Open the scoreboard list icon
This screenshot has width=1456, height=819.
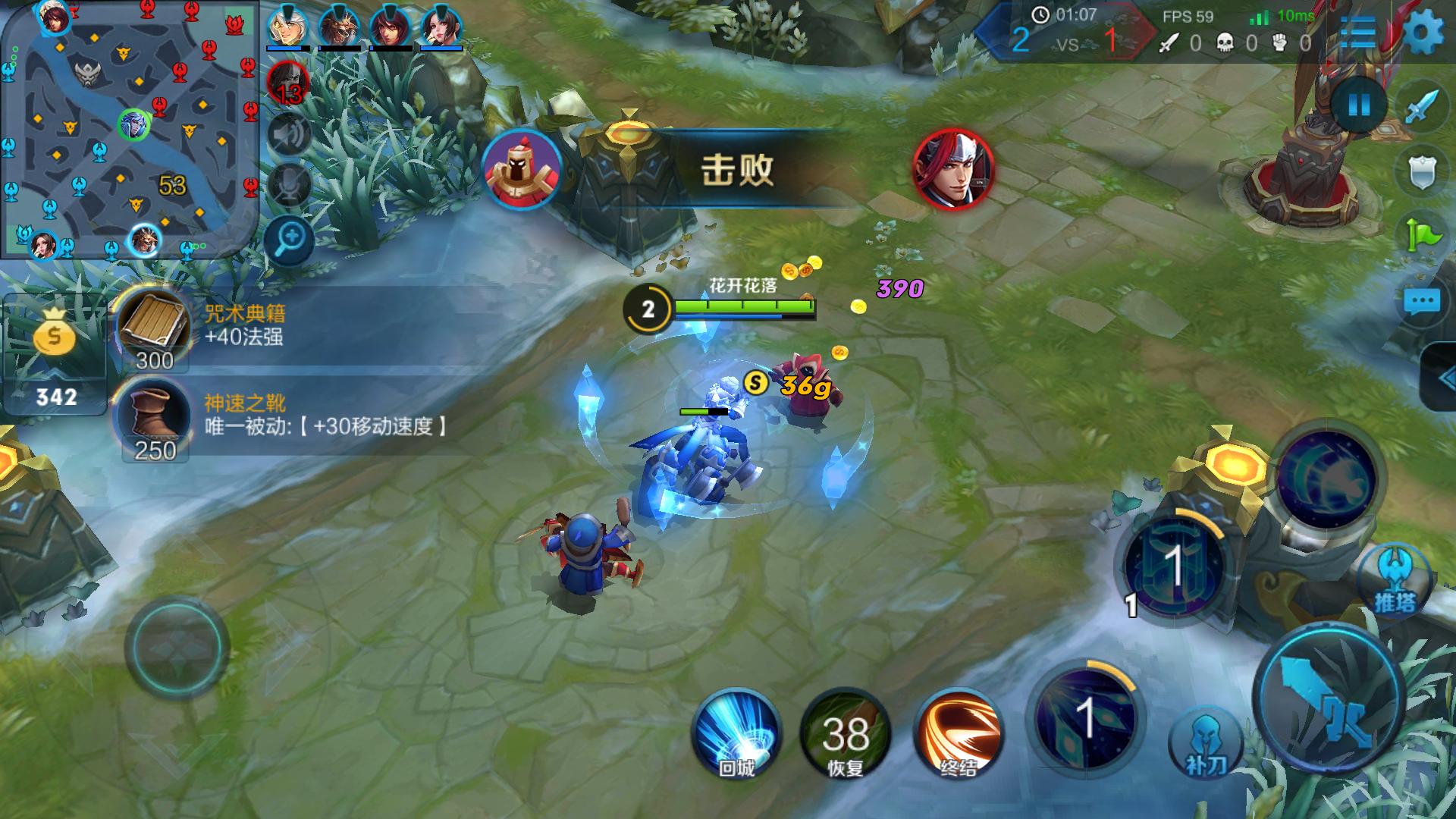[x=1357, y=32]
